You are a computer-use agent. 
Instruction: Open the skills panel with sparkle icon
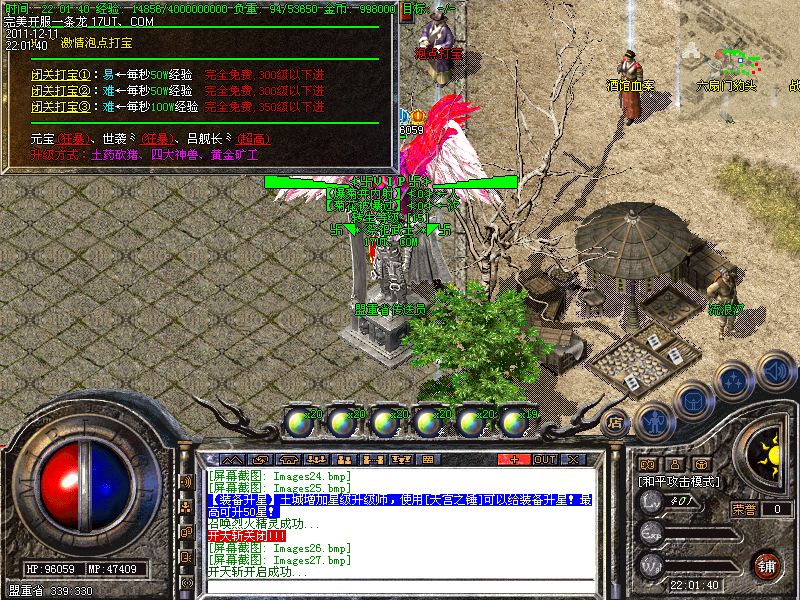coord(734,381)
